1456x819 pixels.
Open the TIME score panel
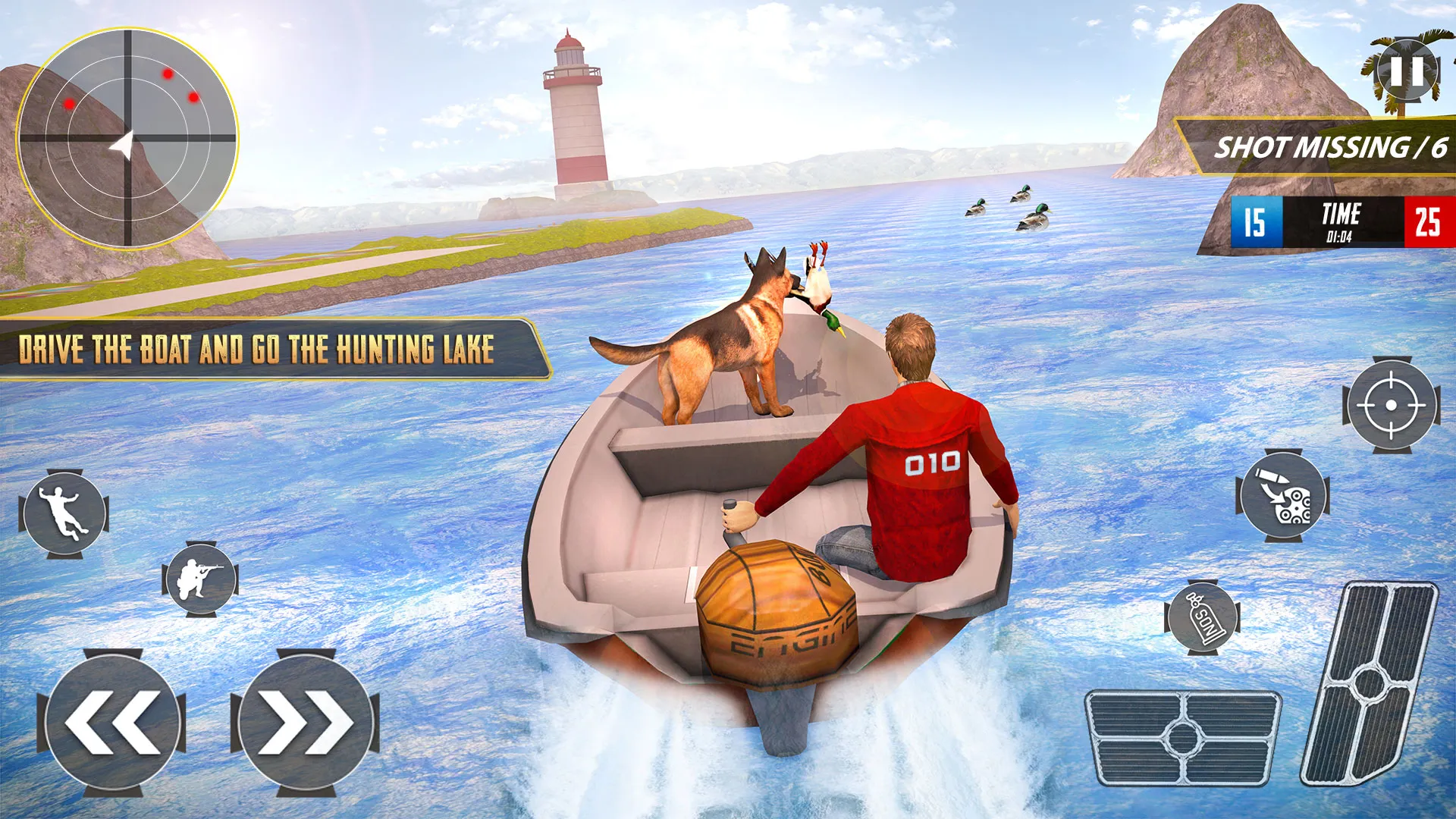[1341, 221]
